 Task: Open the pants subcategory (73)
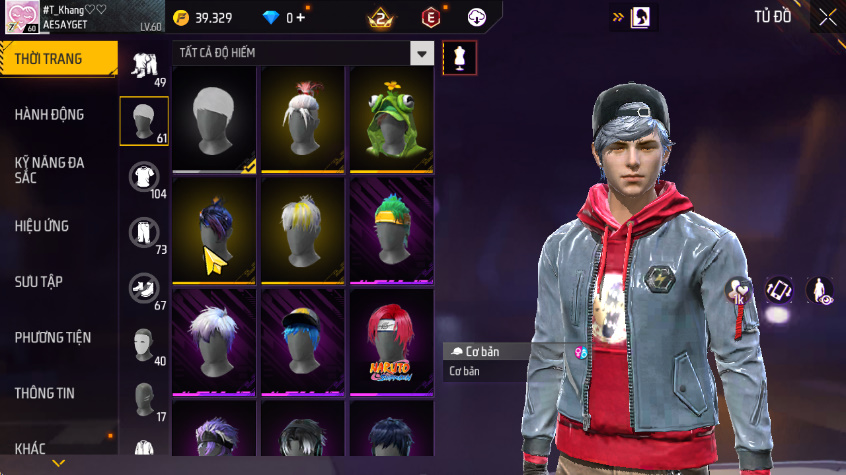coord(144,234)
